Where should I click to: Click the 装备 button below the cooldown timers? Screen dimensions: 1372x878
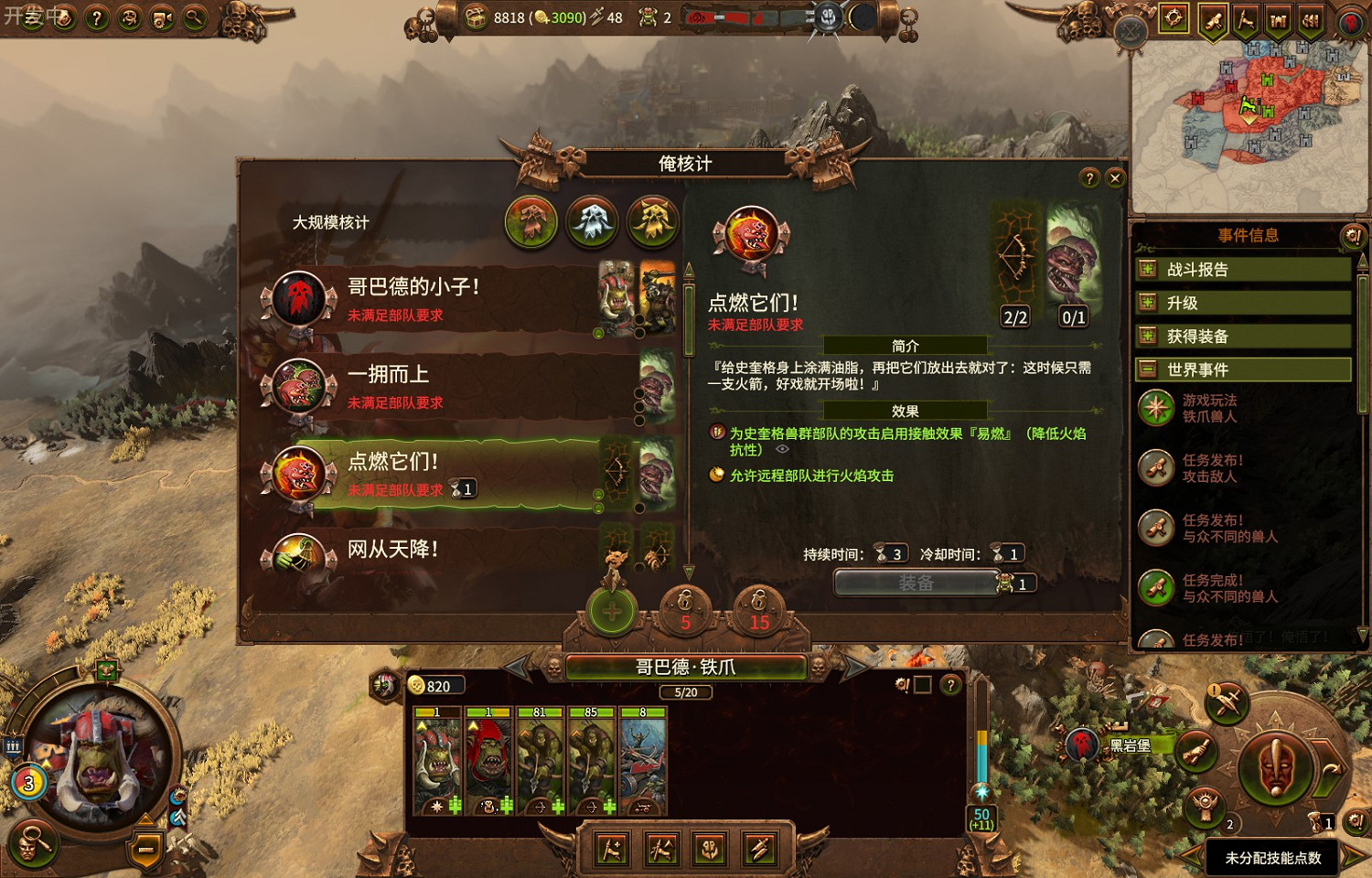click(915, 584)
